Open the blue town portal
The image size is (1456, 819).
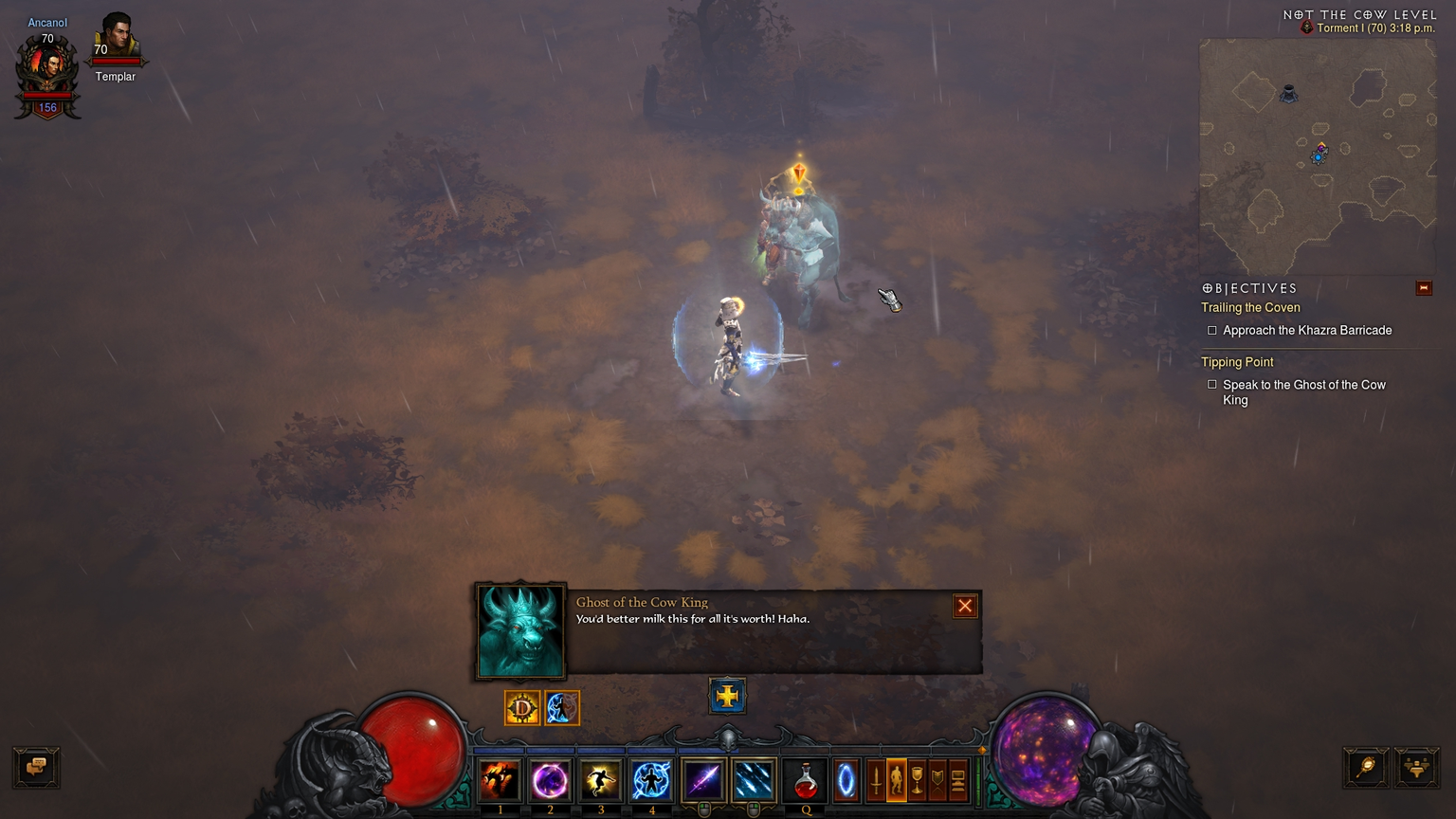846,780
